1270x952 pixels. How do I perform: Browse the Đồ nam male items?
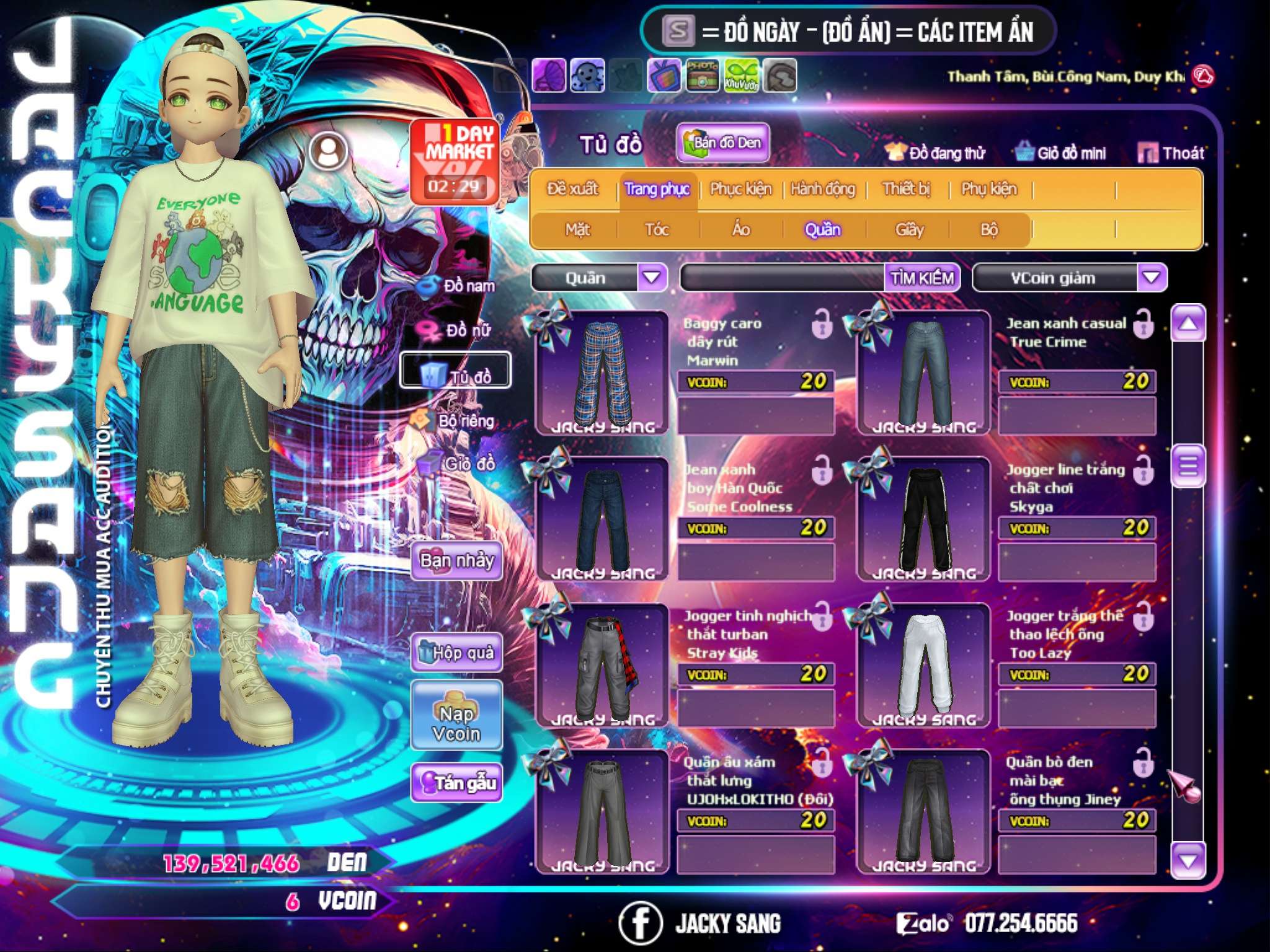pyautogui.click(x=458, y=286)
